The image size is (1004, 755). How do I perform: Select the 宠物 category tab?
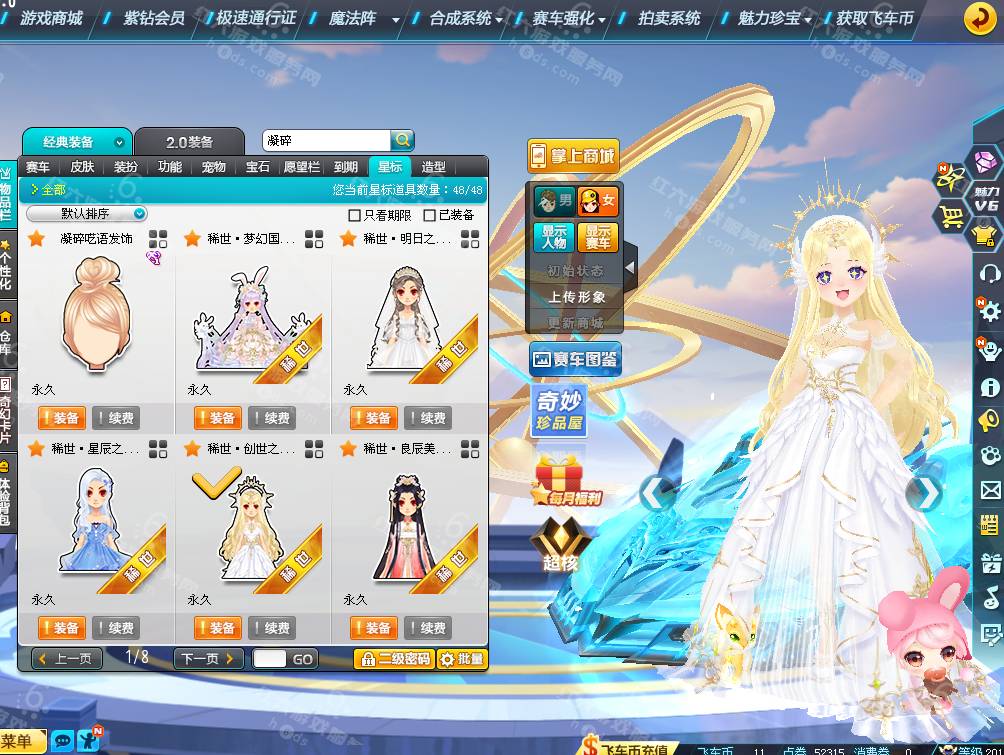[213, 167]
